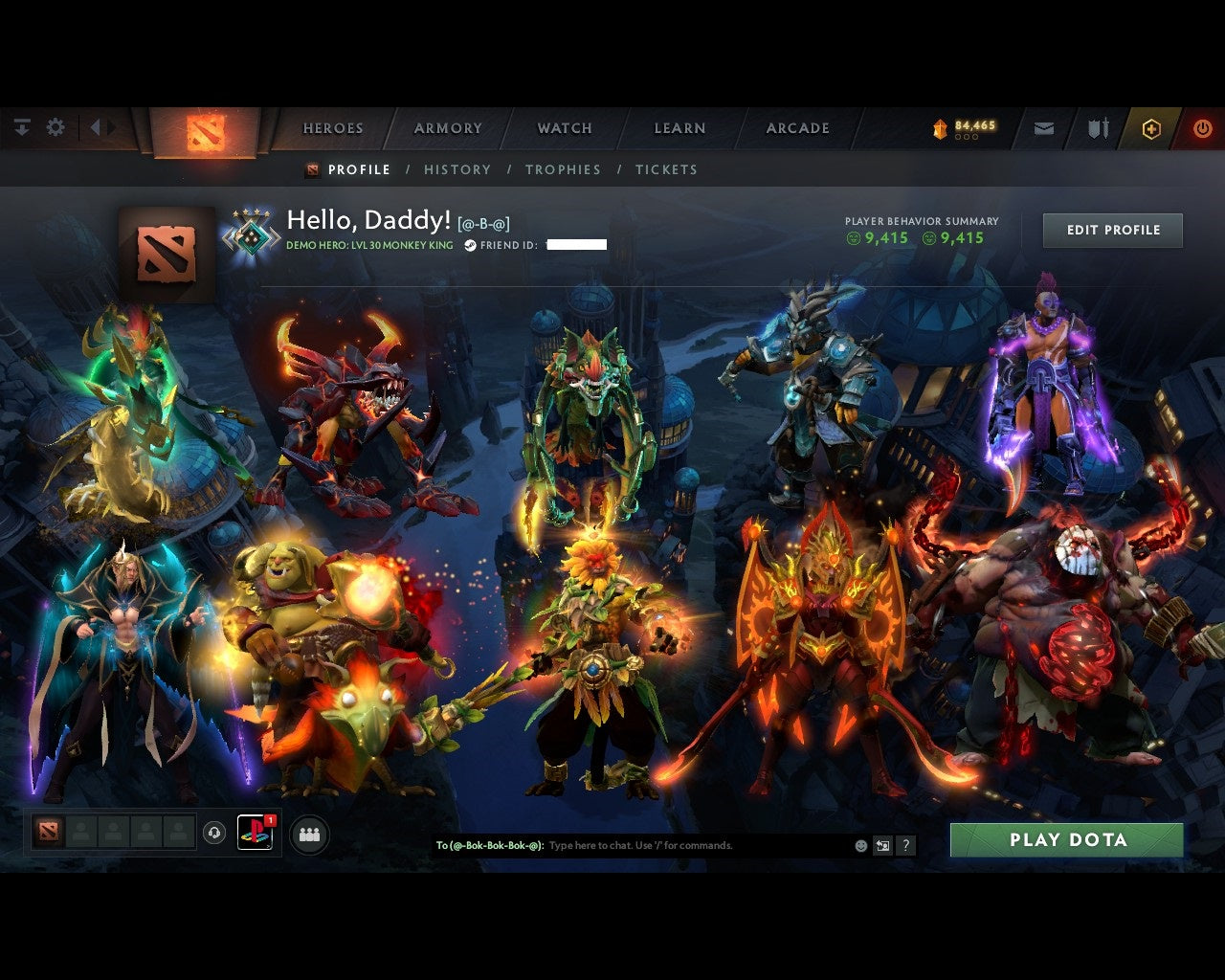Click the screenshot share icon near chat
1225x980 pixels.
pyautogui.click(x=881, y=846)
